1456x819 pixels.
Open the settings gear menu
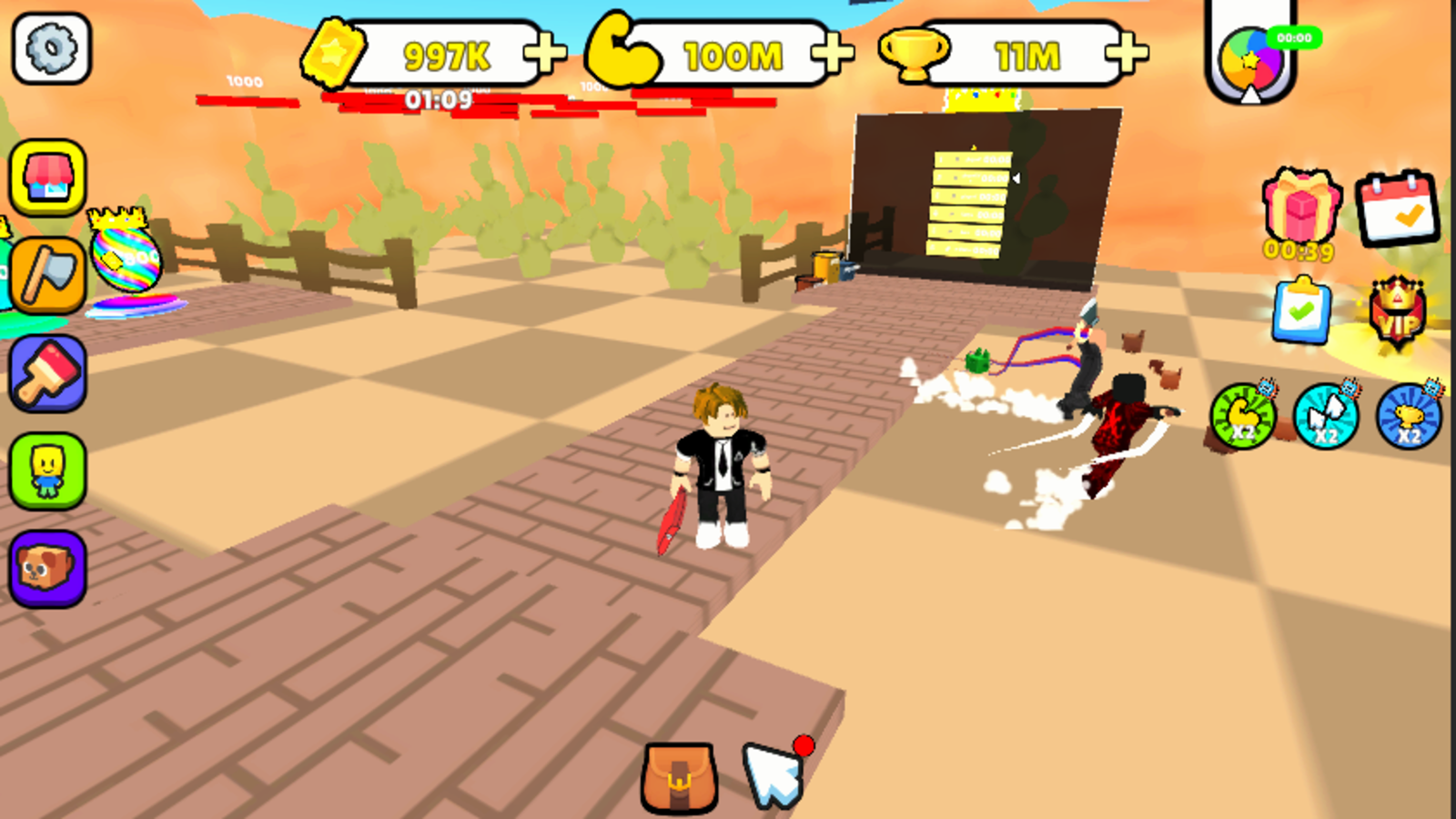click(x=51, y=48)
